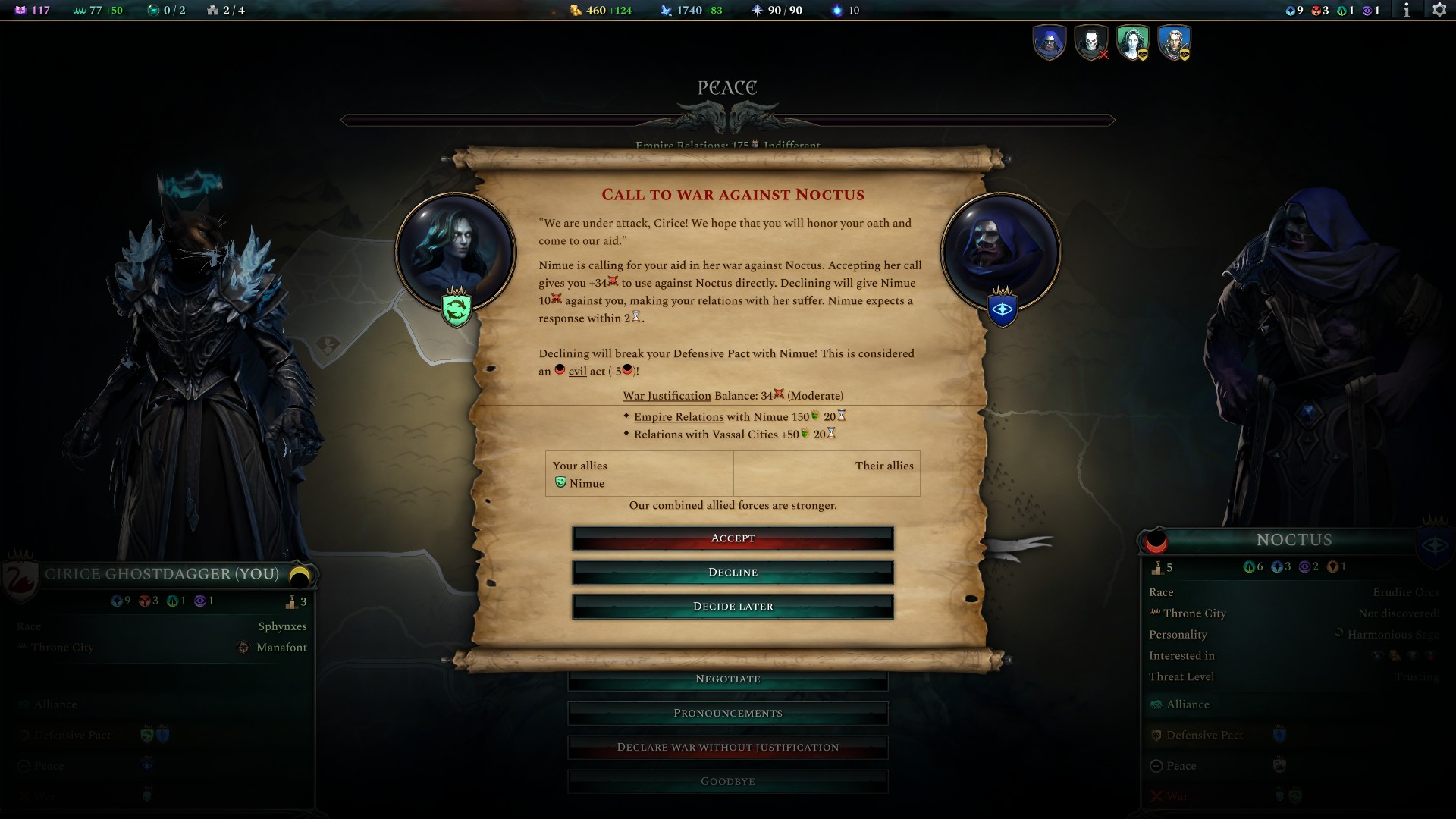
Task: Select Declare War Without Justification
Action: (x=728, y=747)
